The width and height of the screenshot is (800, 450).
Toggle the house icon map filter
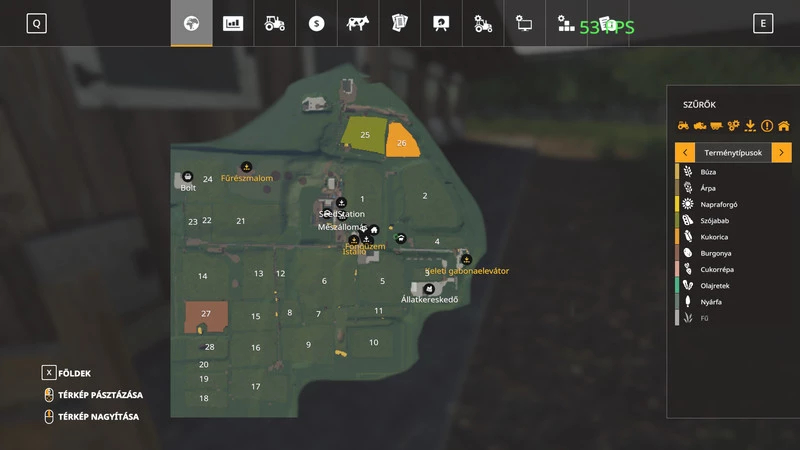tap(784, 126)
